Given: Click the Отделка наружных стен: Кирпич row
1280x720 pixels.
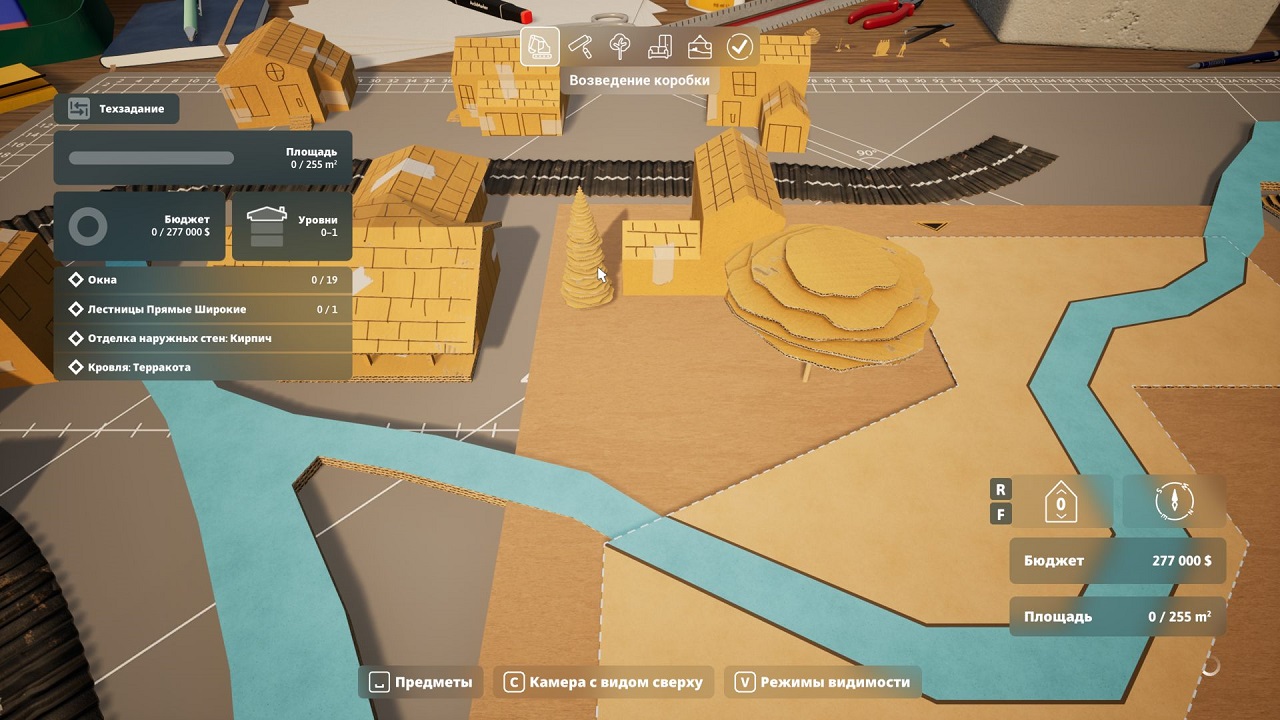Looking at the screenshot, I should click(202, 338).
